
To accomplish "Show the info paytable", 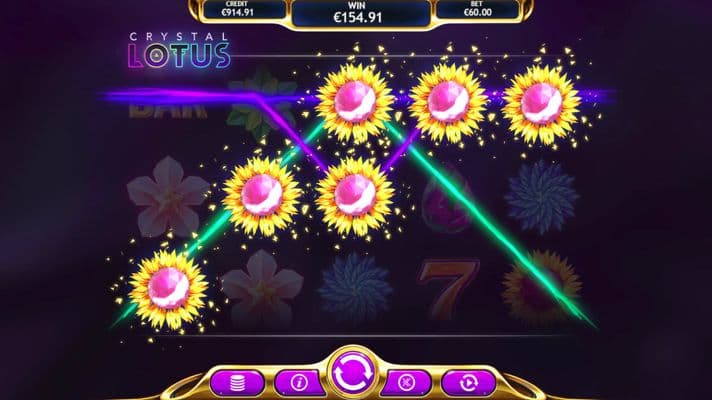I will coord(295,381).
